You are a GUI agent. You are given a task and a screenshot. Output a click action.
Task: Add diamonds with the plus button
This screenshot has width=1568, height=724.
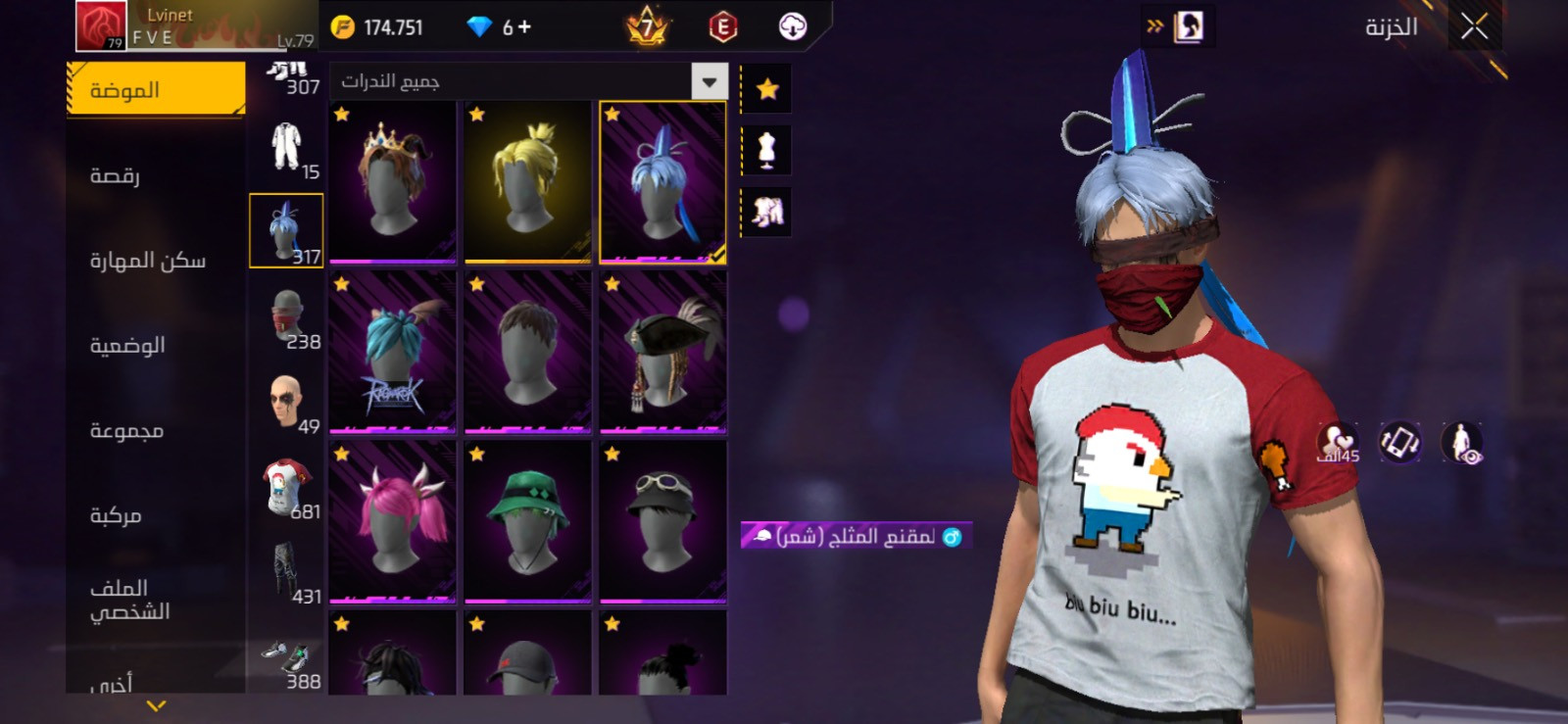pyautogui.click(x=524, y=26)
